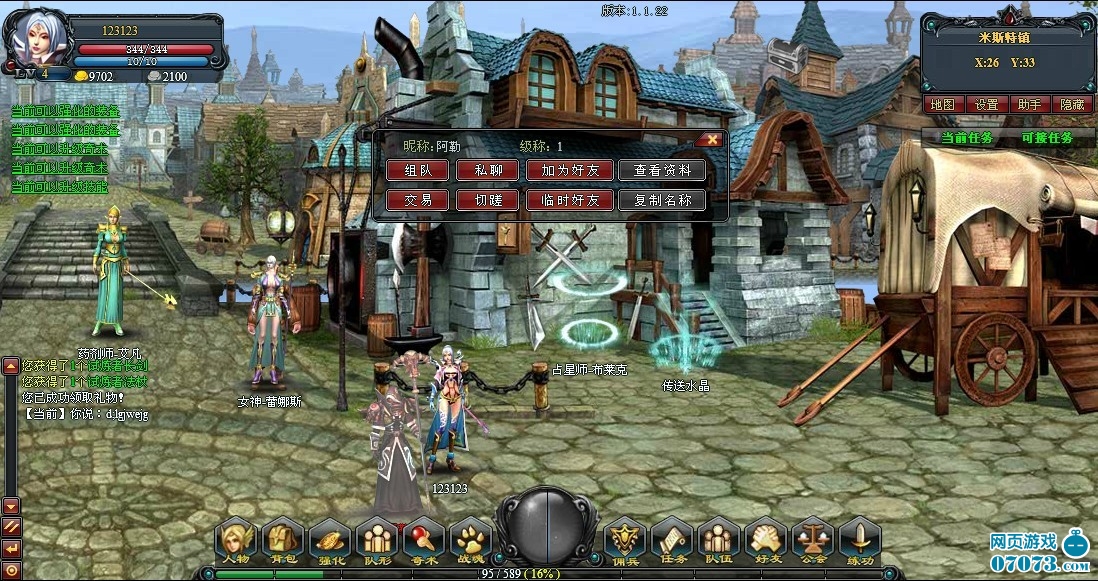Copy the name with 复制名称
1098x581 pixels.
(662, 200)
